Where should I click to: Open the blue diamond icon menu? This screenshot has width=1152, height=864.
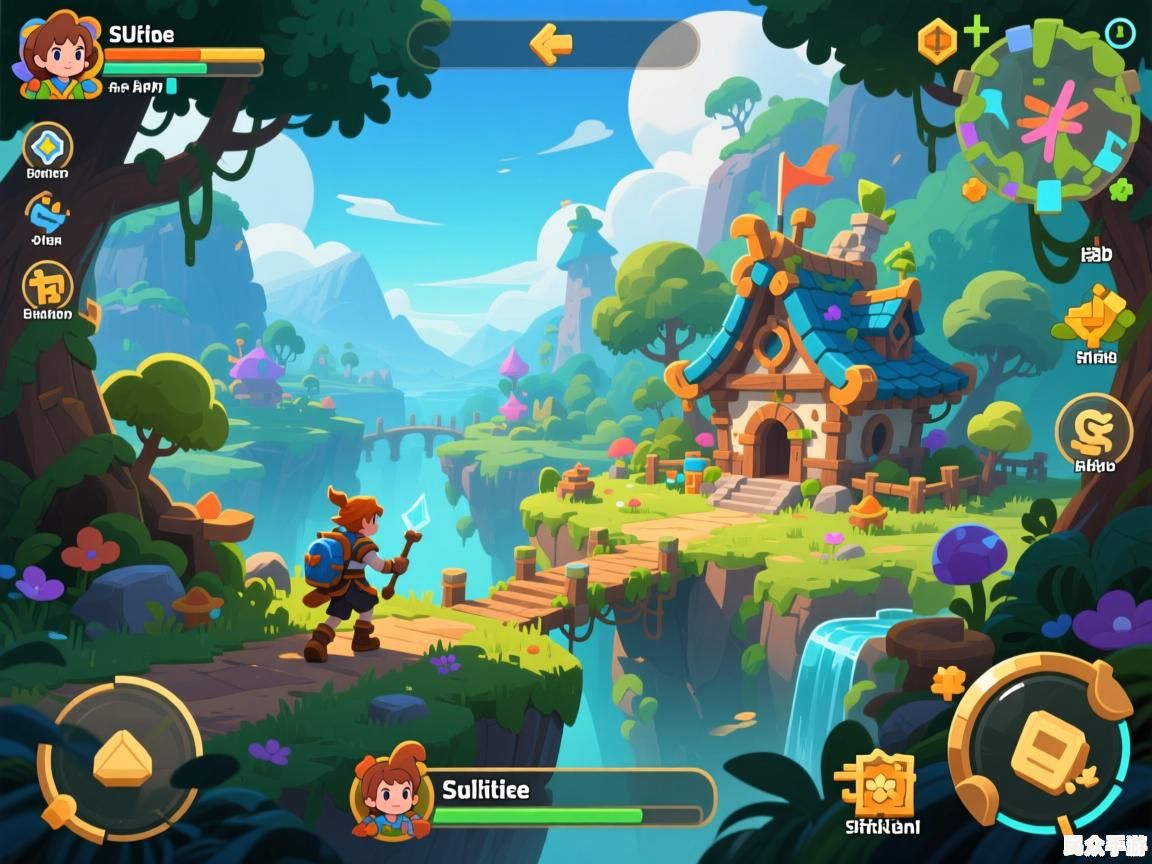[x=47, y=148]
